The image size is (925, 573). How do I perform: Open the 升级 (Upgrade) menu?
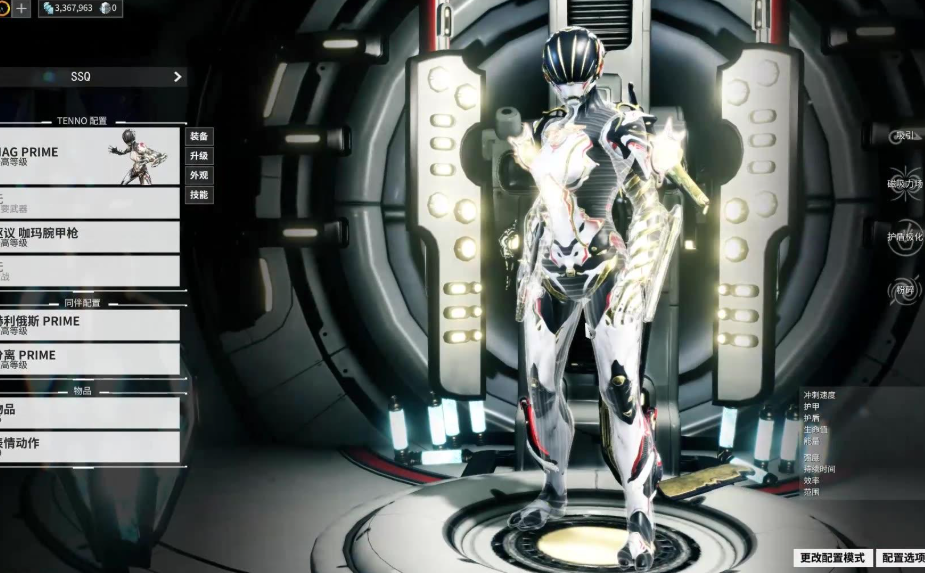pyautogui.click(x=199, y=156)
